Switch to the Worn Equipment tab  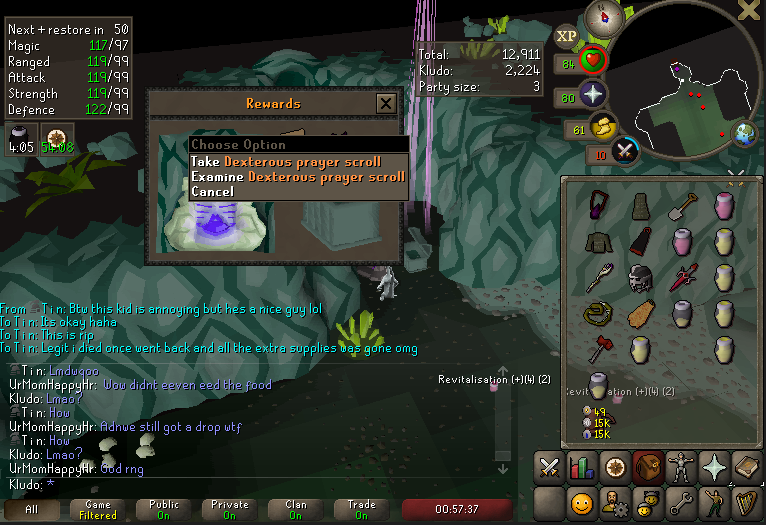point(681,467)
